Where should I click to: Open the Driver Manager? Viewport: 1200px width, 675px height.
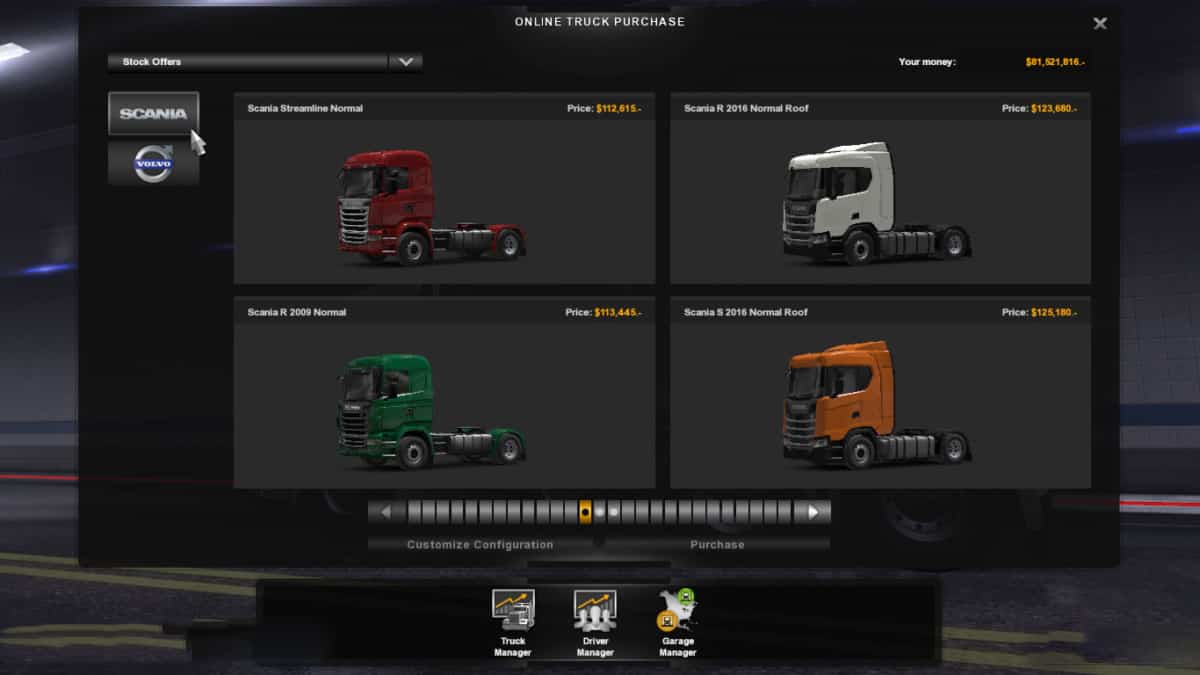tap(595, 622)
